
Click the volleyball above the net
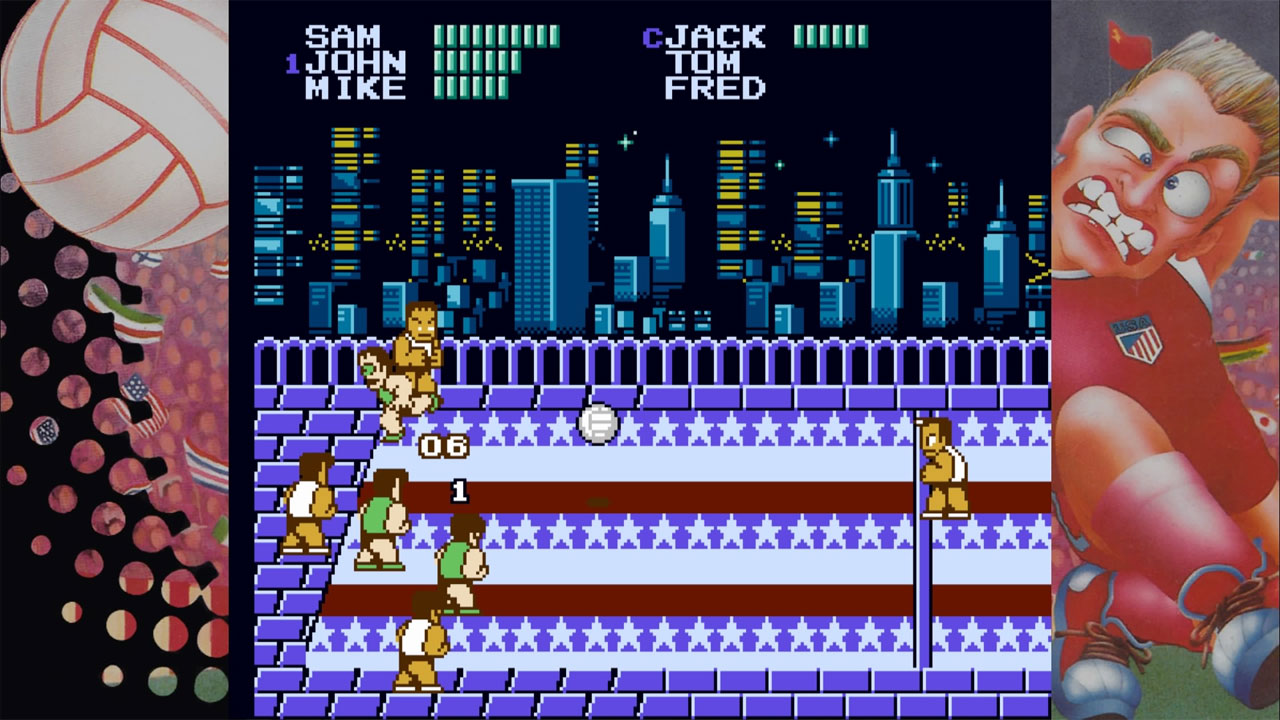[596, 425]
